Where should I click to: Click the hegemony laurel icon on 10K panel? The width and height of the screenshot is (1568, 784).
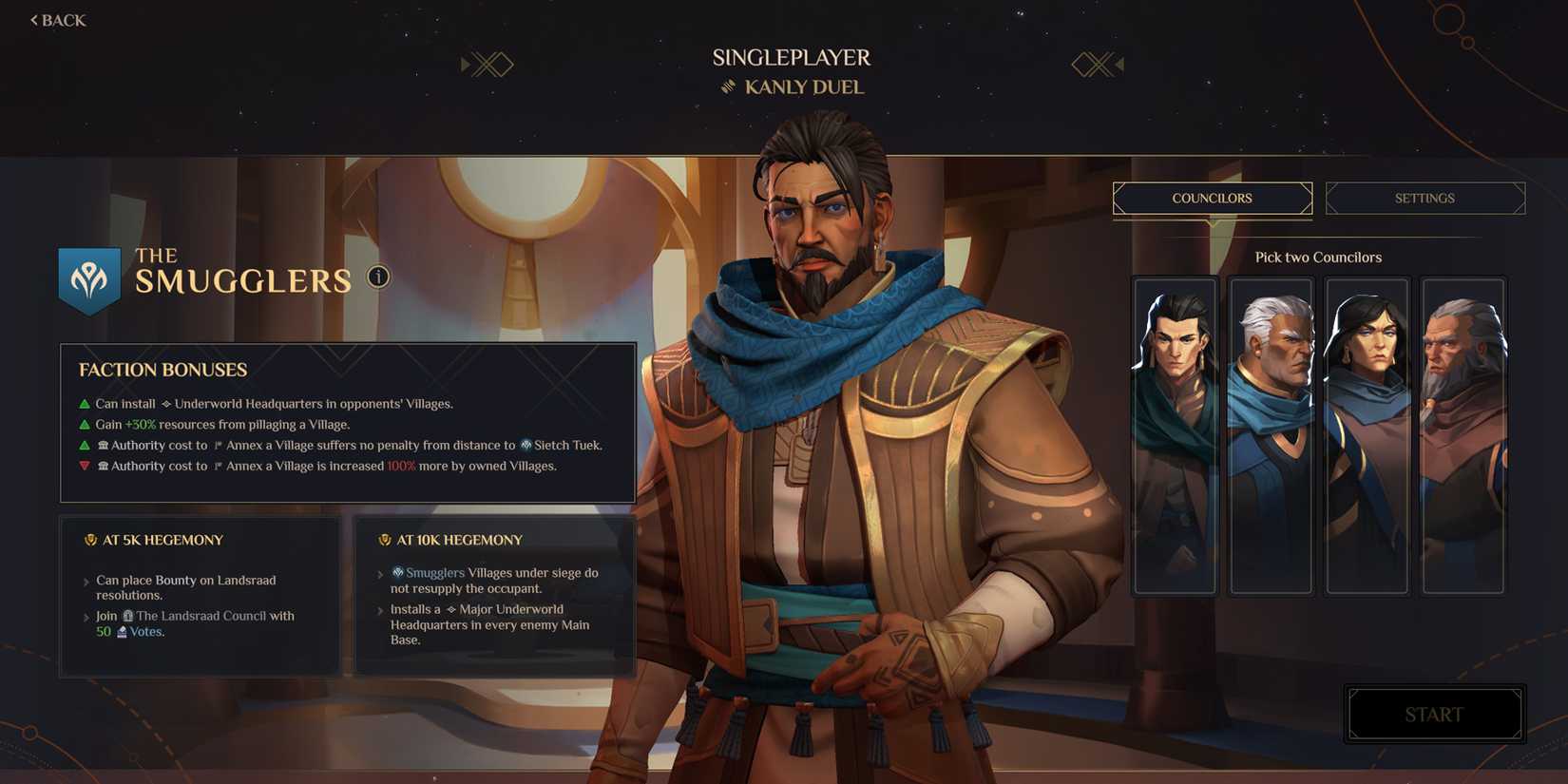[x=383, y=539]
